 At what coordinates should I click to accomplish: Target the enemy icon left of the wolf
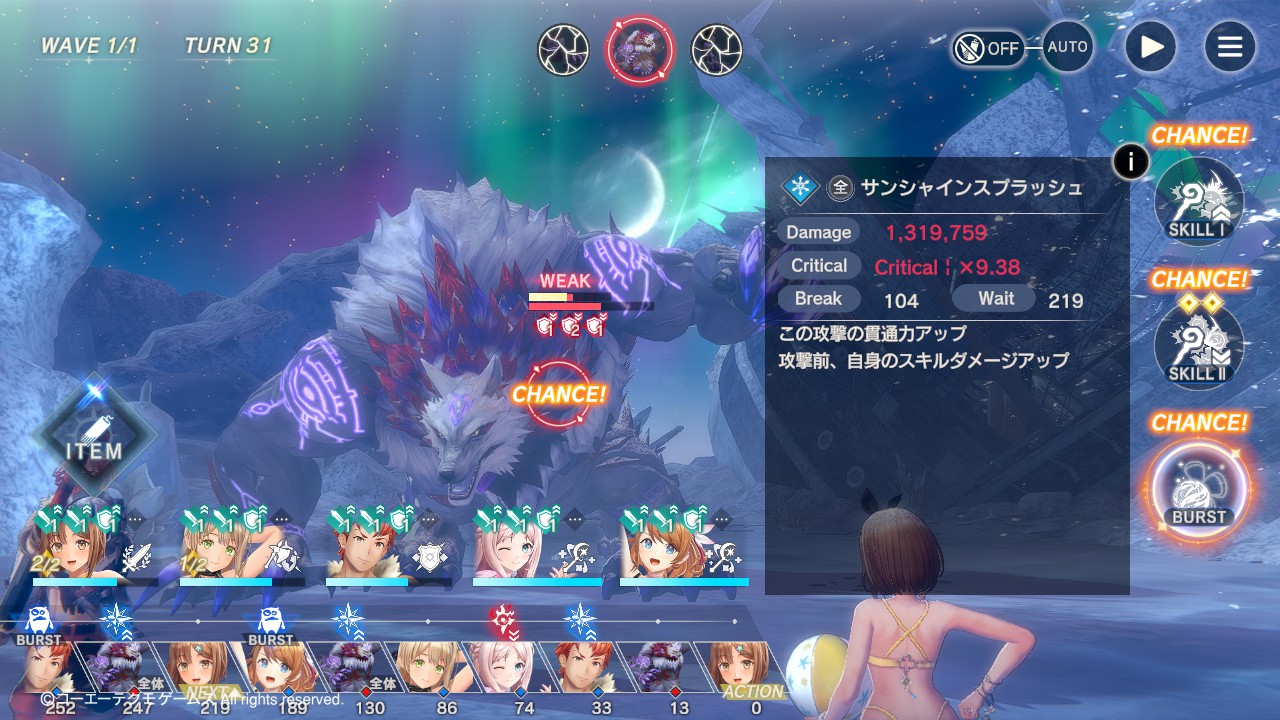coord(563,50)
